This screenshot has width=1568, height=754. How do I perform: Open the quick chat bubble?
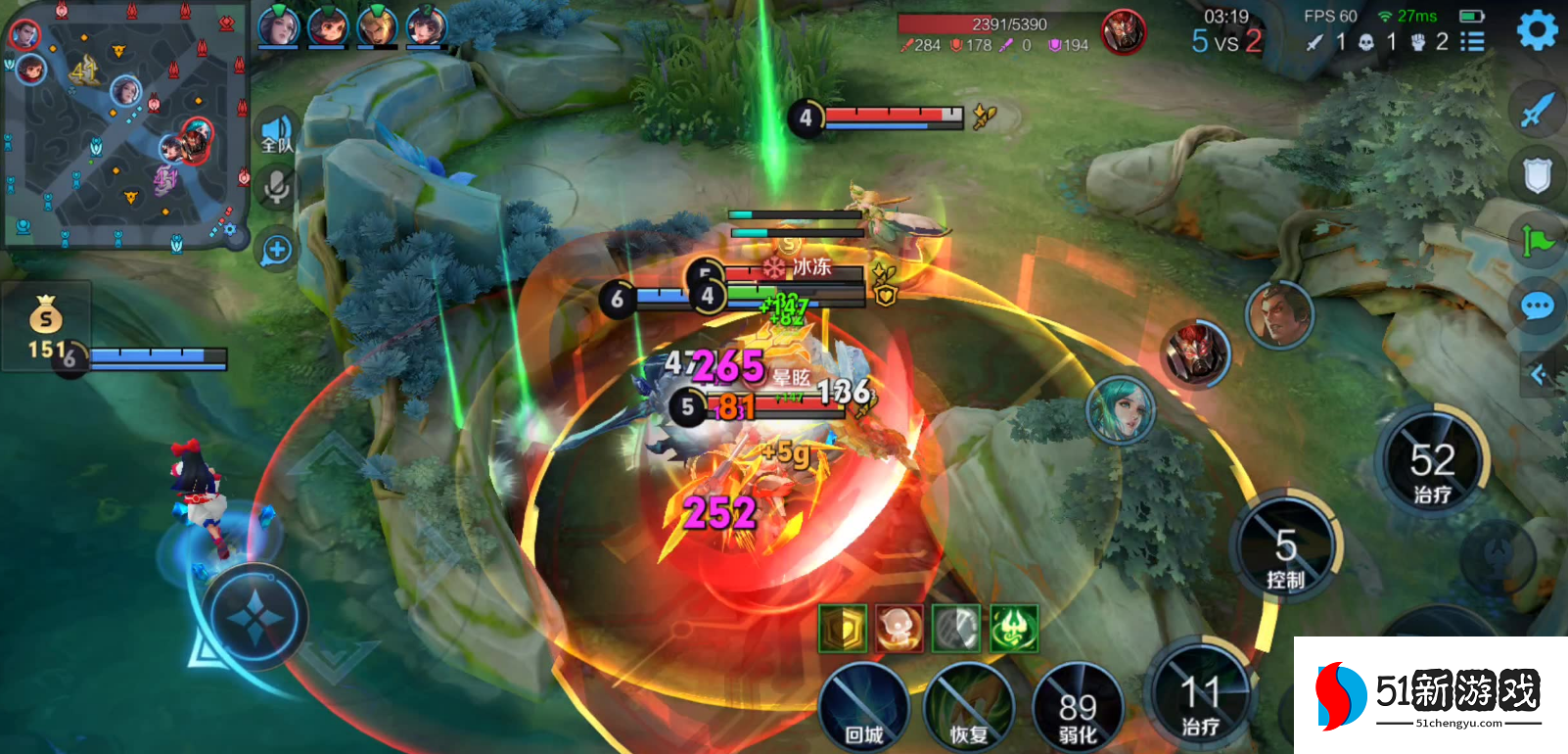1537,306
